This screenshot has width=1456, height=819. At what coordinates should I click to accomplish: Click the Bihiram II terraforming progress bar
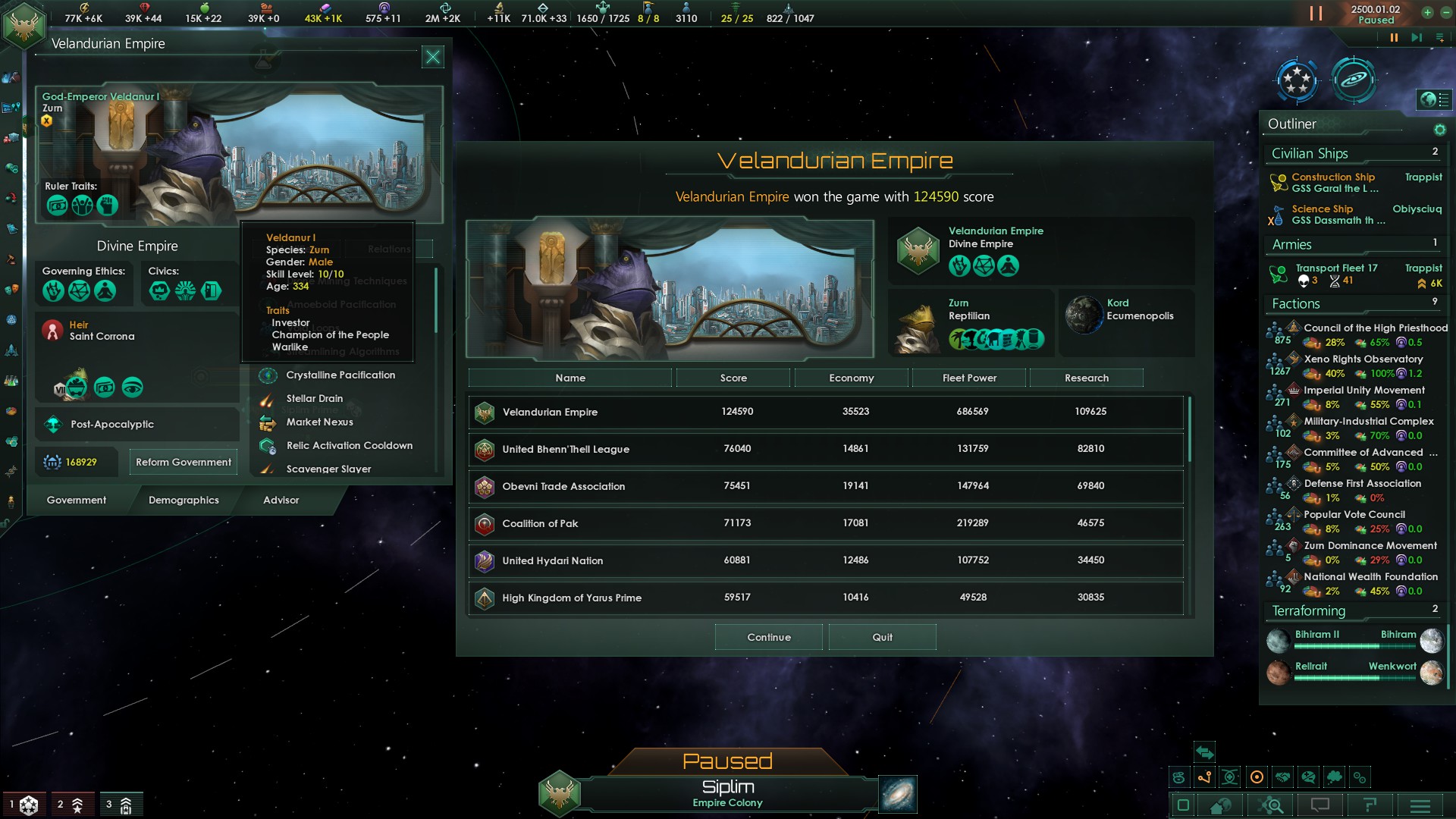(1354, 647)
